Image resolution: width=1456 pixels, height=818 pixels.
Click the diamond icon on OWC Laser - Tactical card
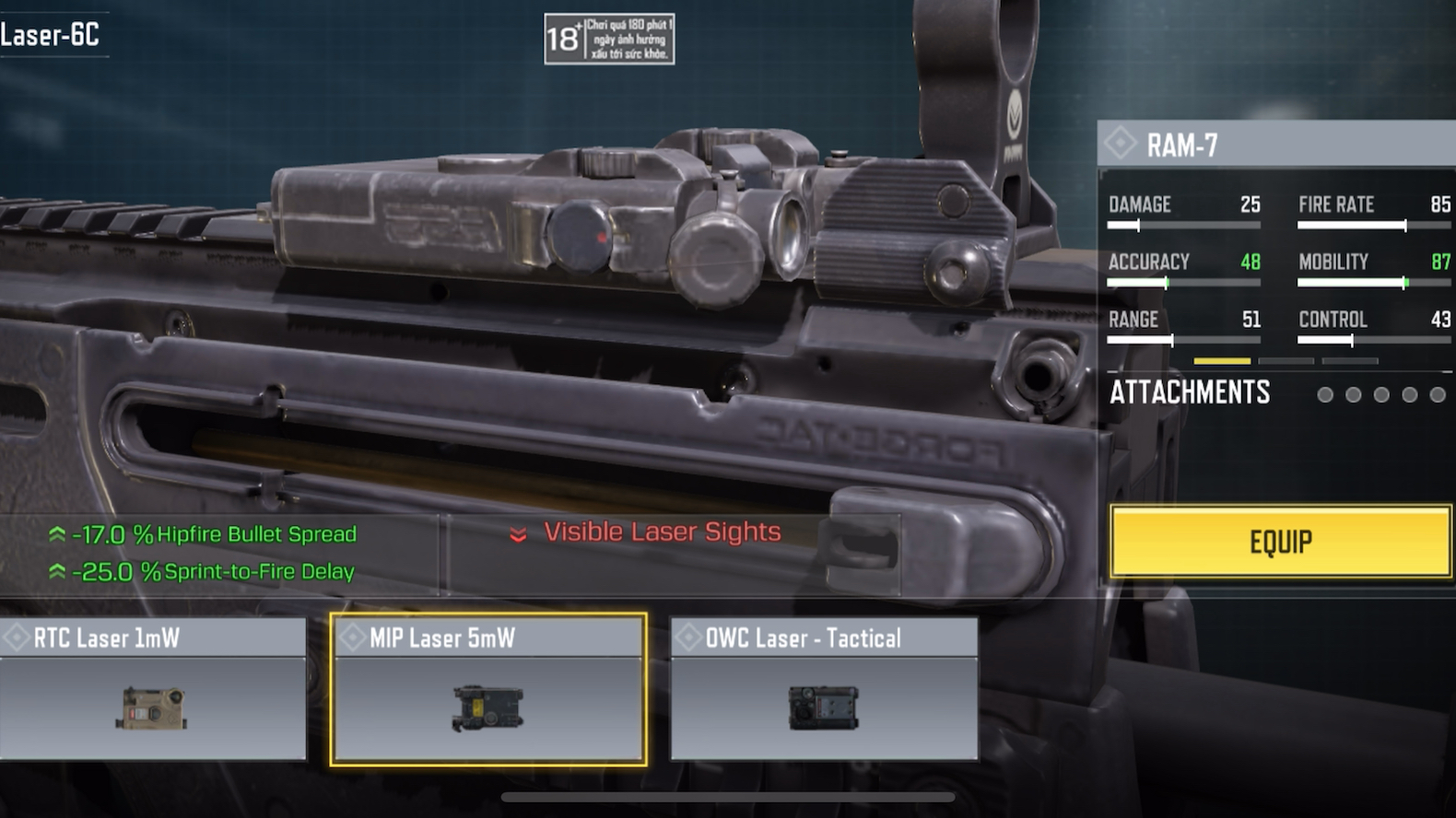click(x=687, y=637)
